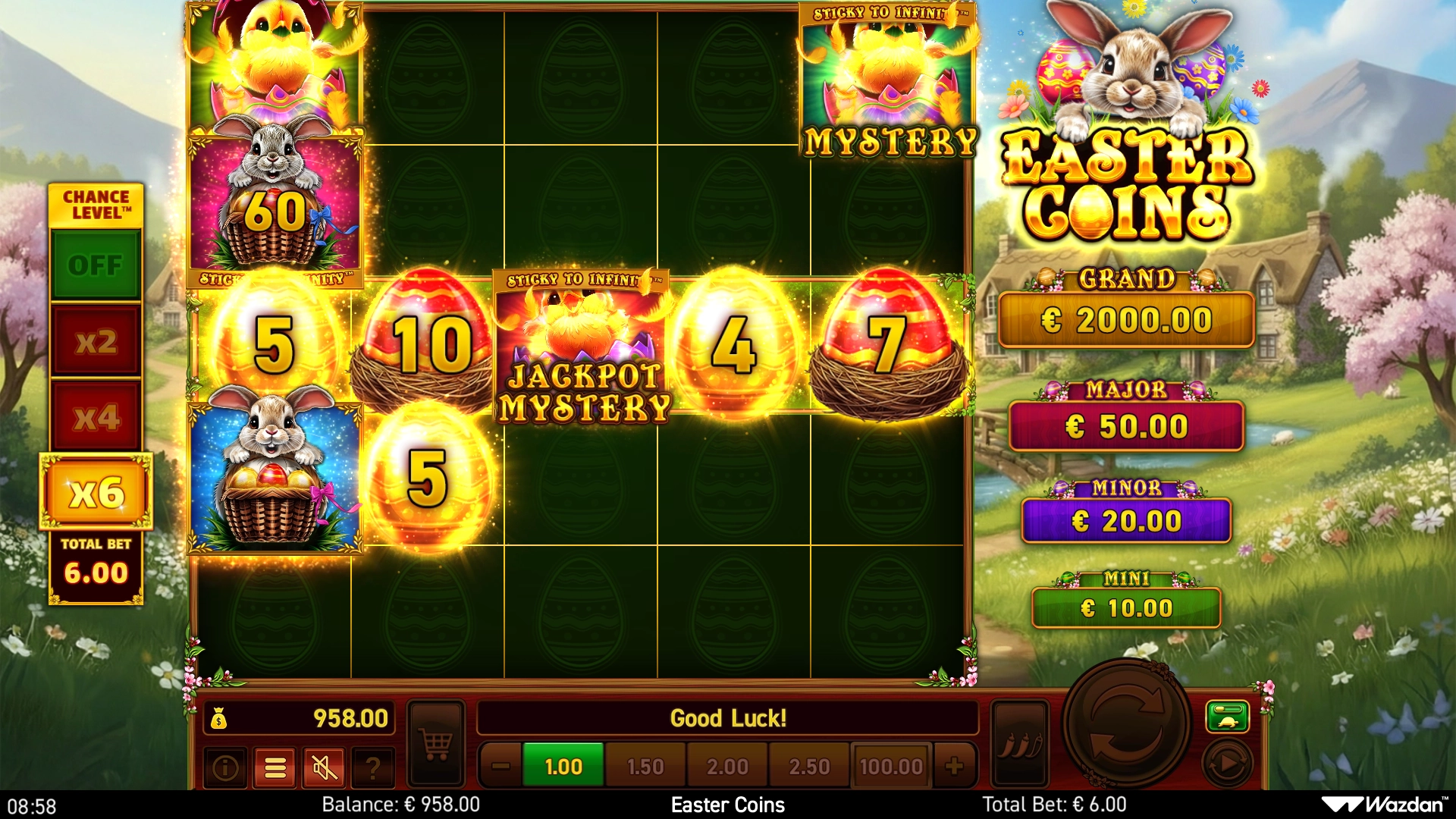The height and width of the screenshot is (819, 1456).
Task: Toggle the muted sound icon
Action: tap(325, 768)
